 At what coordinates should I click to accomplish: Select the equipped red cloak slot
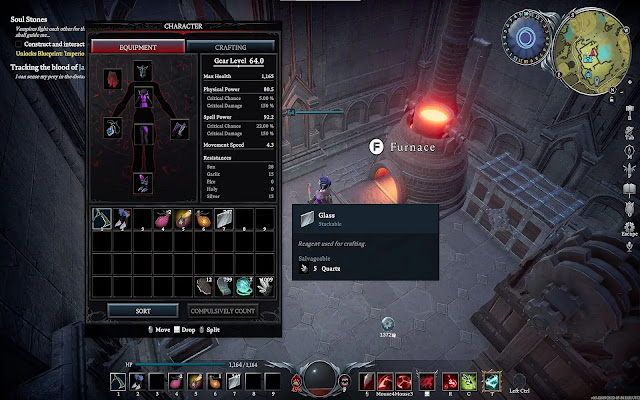click(112, 76)
